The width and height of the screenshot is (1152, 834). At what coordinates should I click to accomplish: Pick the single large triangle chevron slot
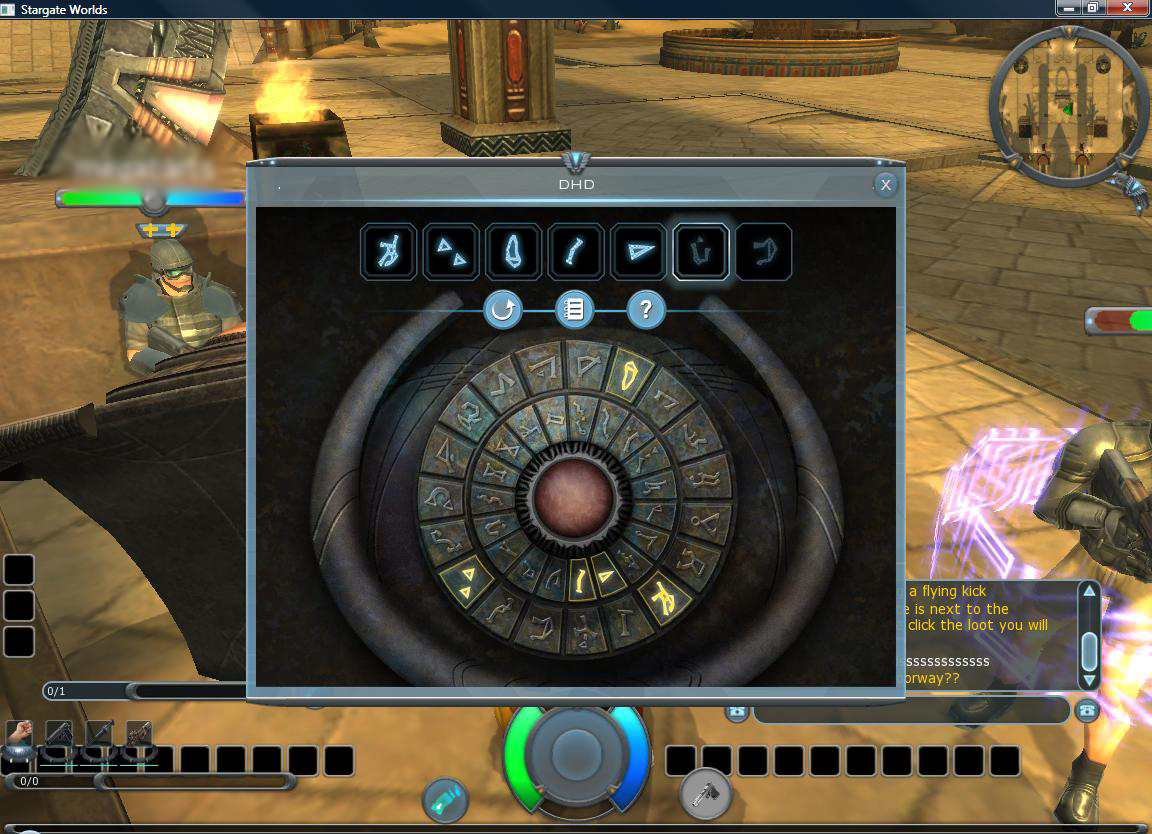click(x=638, y=251)
